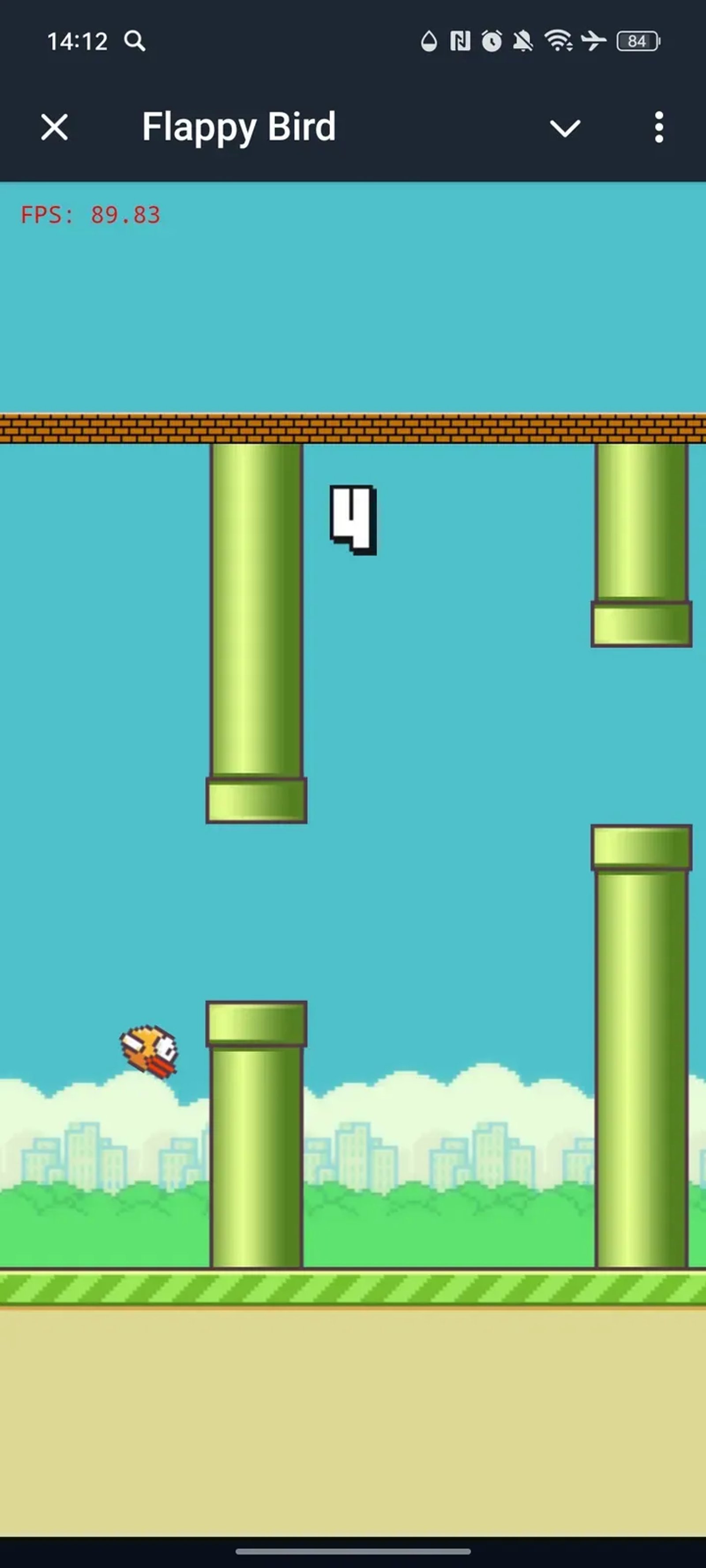
Task: Open the three-dot overflow menu
Action: [659, 128]
